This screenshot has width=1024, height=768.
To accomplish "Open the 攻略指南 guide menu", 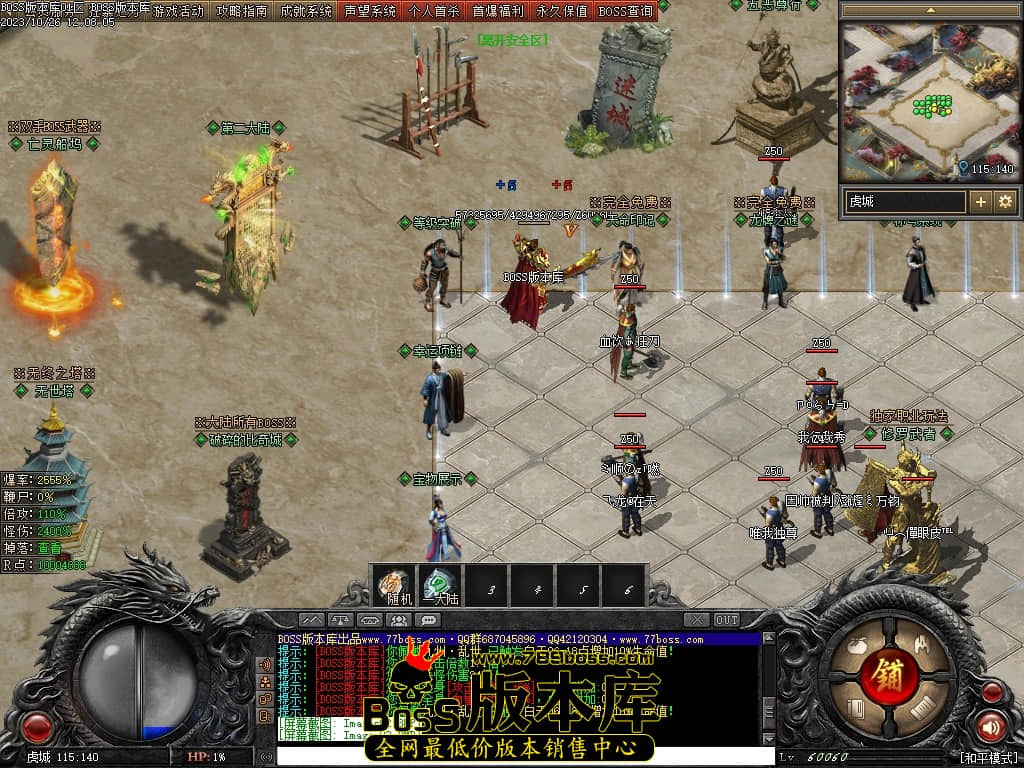I will click(x=241, y=11).
